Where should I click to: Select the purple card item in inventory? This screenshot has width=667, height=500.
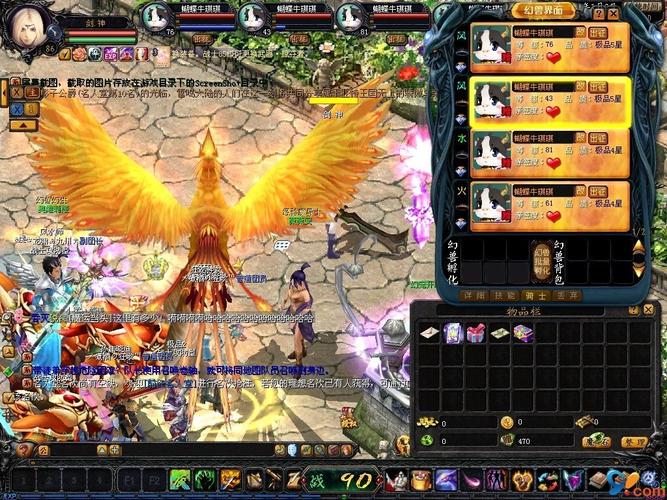(x=453, y=333)
